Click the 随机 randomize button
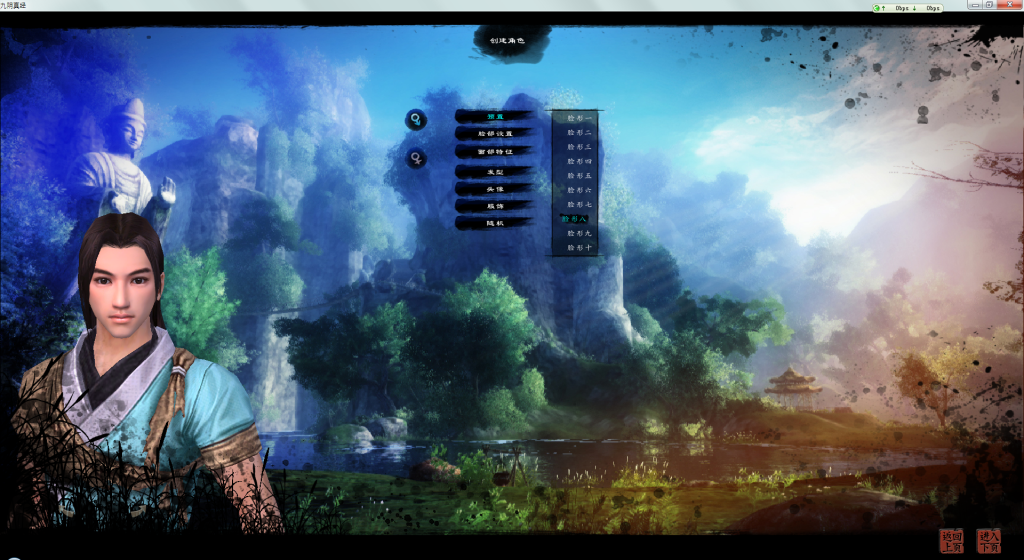1024x560 pixels. click(x=494, y=223)
